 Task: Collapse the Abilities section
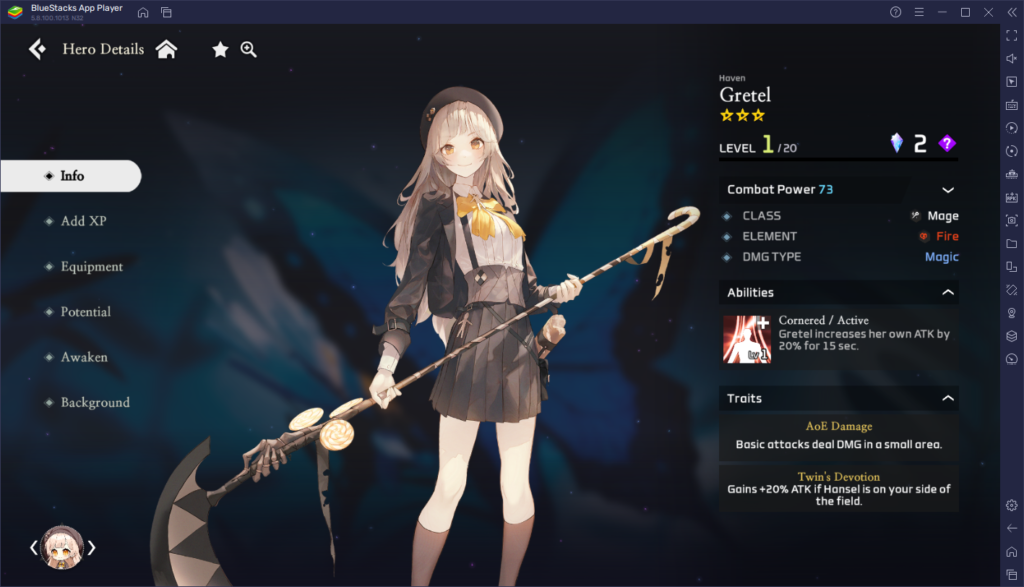click(947, 293)
